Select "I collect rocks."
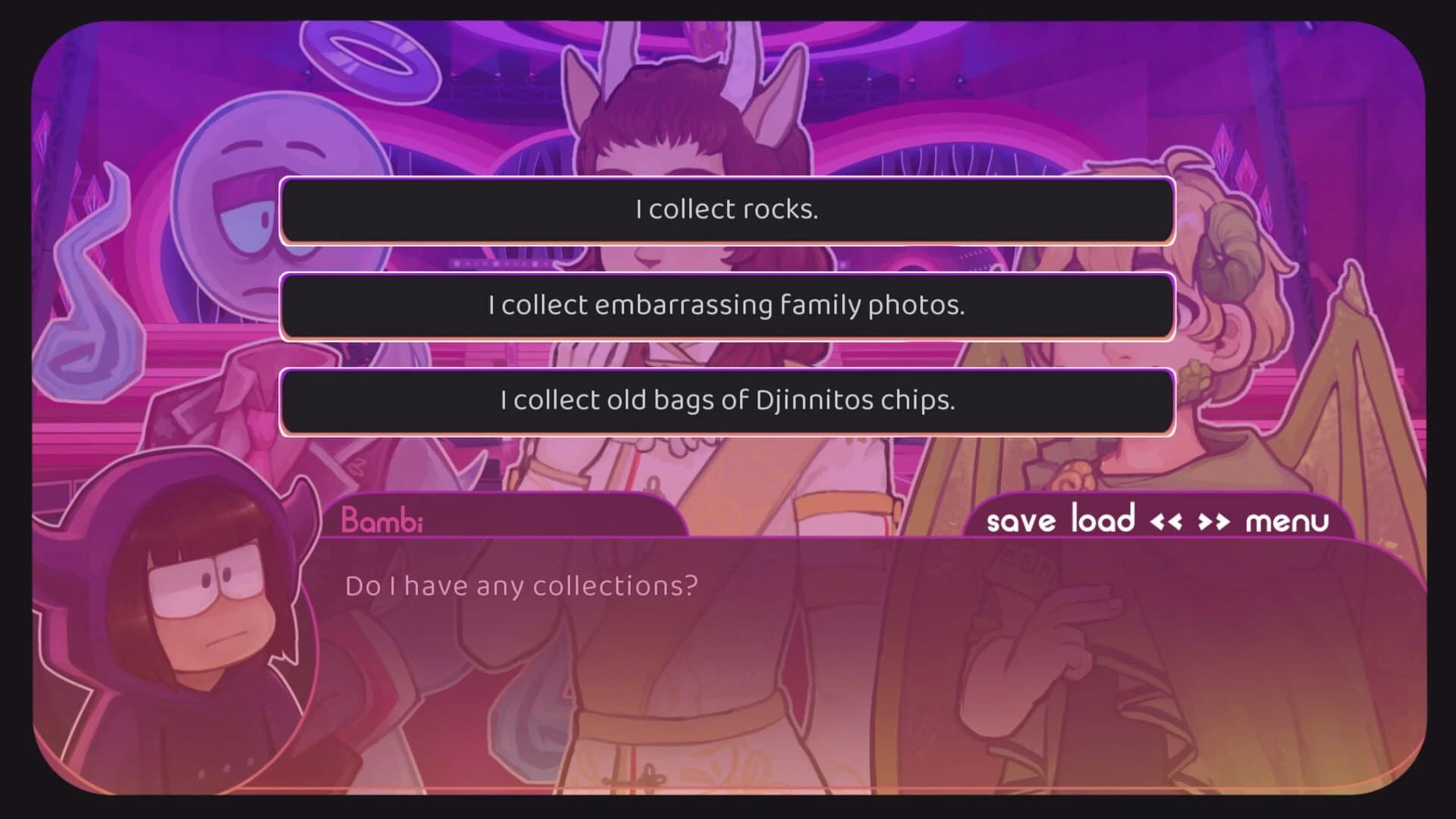1456x819 pixels. 726,209
